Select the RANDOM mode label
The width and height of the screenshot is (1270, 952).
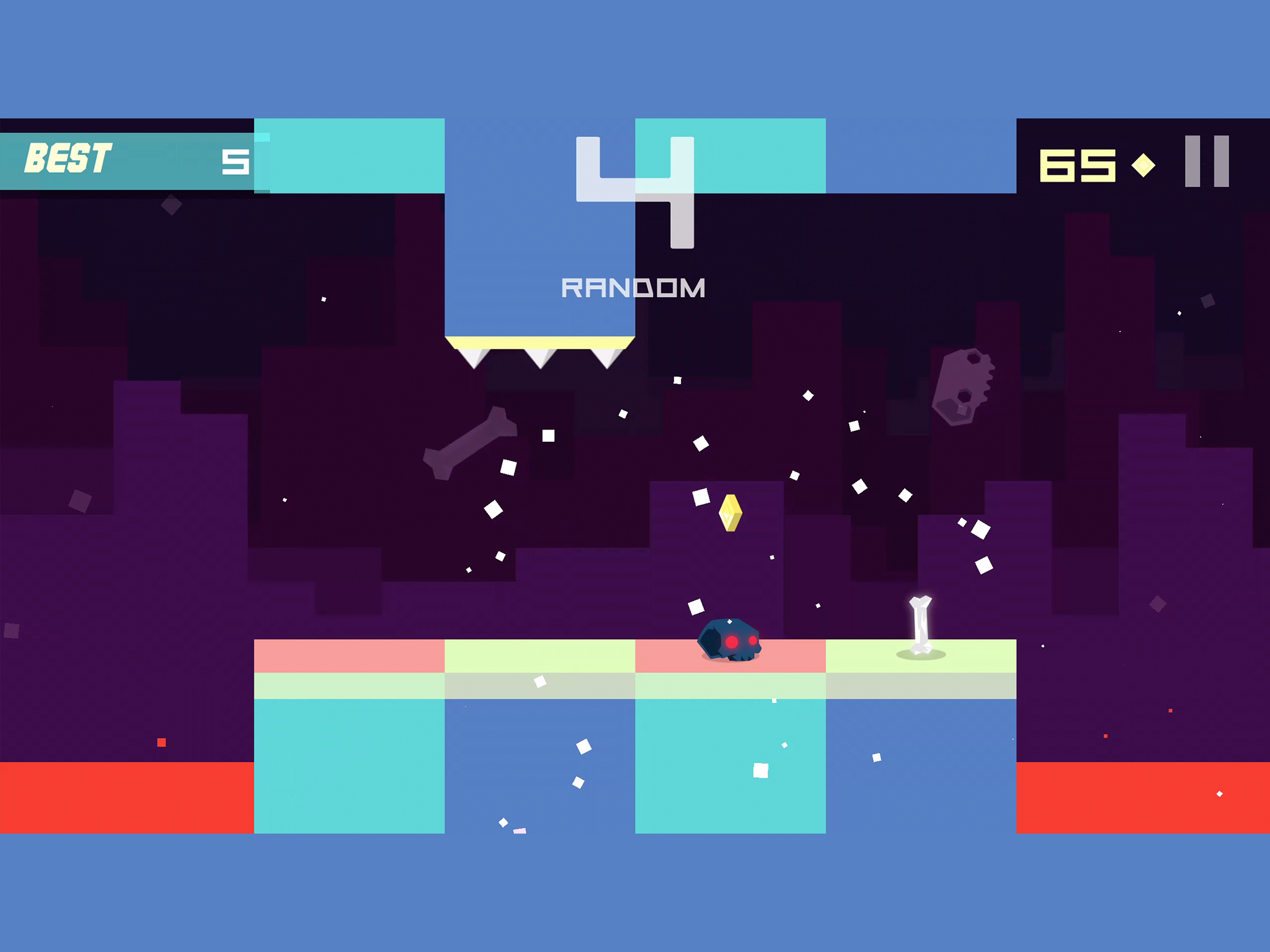(633, 286)
